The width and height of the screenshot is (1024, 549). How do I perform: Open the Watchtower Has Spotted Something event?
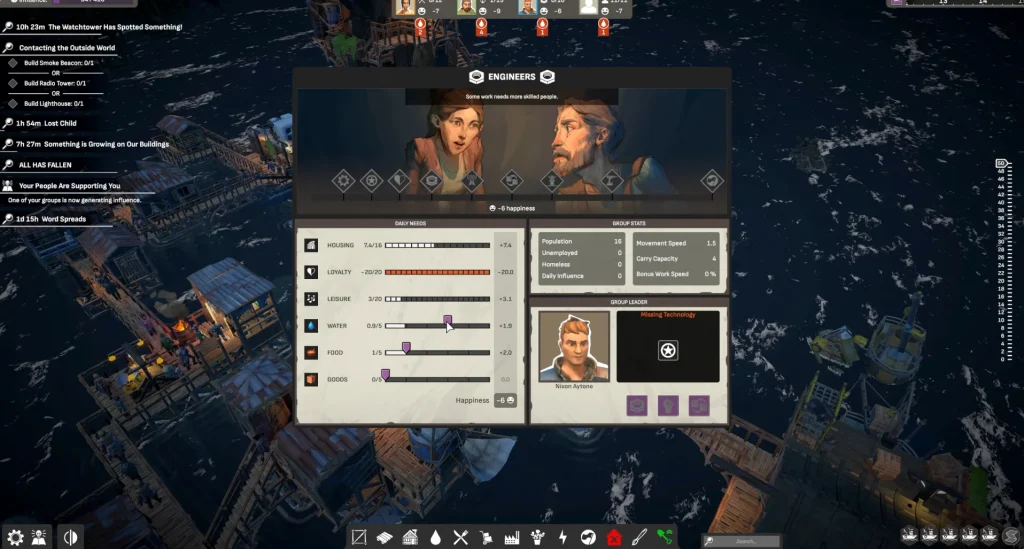(99, 27)
